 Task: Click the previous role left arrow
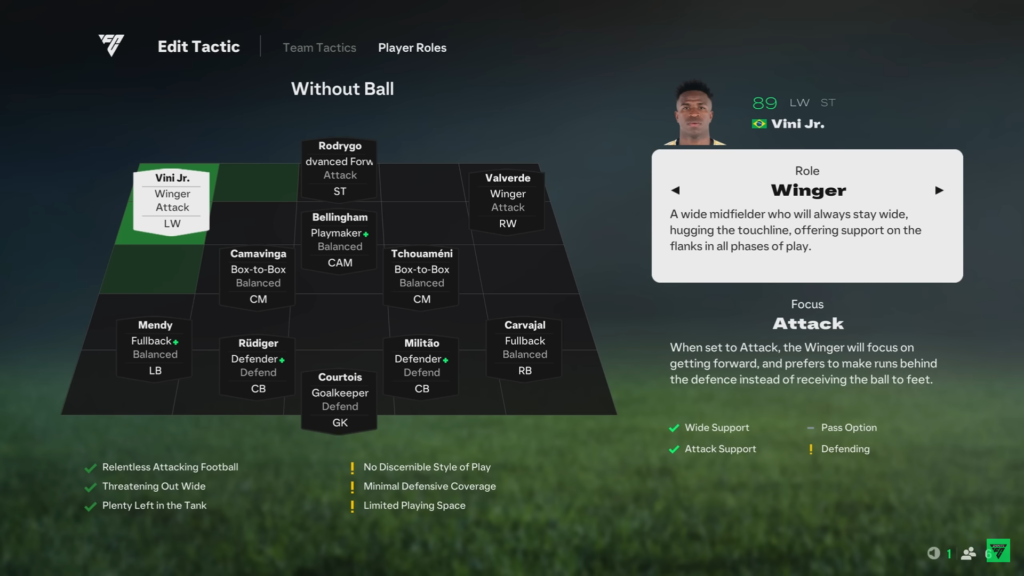pos(675,190)
